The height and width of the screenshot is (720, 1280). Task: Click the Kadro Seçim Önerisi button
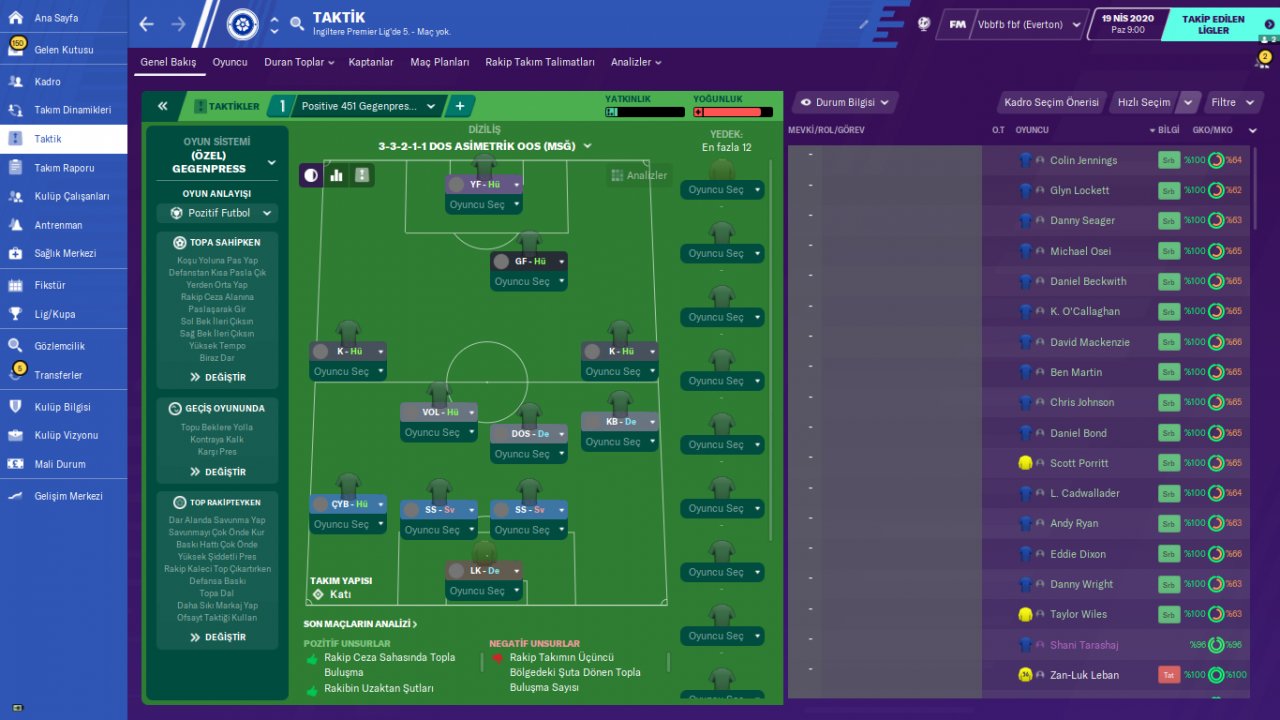(1051, 102)
